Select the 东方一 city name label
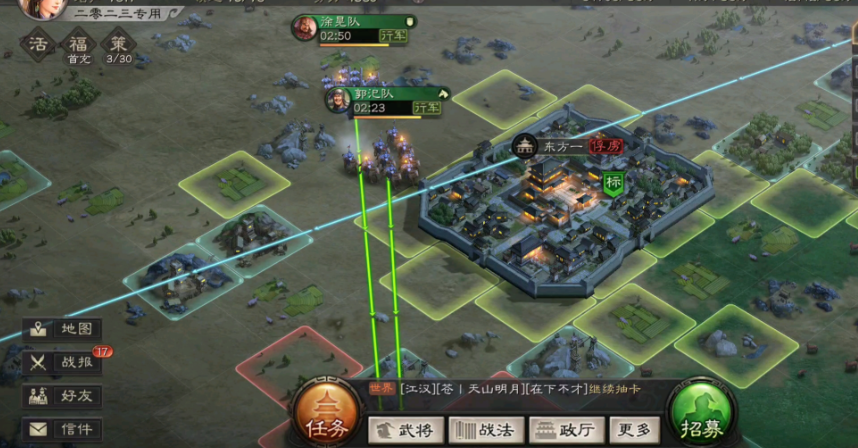 (569, 146)
